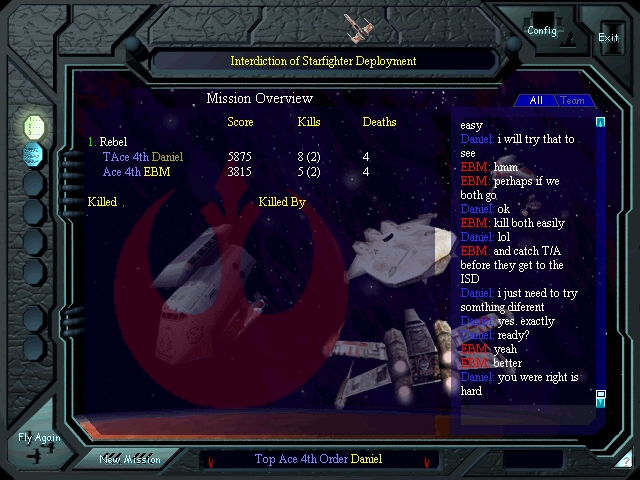Select player Ace 4th EBM in the scoreboard
The height and width of the screenshot is (480, 640).
[137, 172]
